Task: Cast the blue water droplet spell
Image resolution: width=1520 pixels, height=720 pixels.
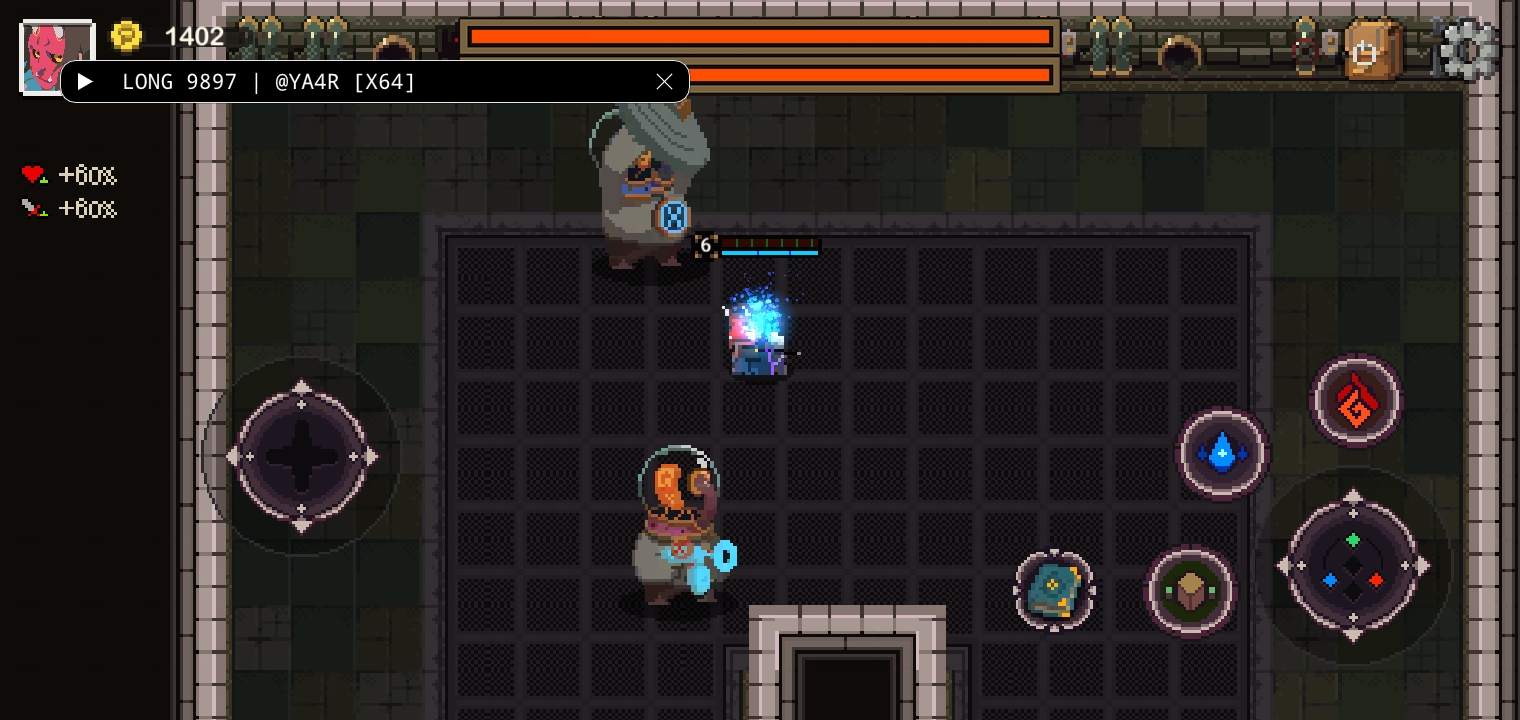Action: coord(1222,455)
